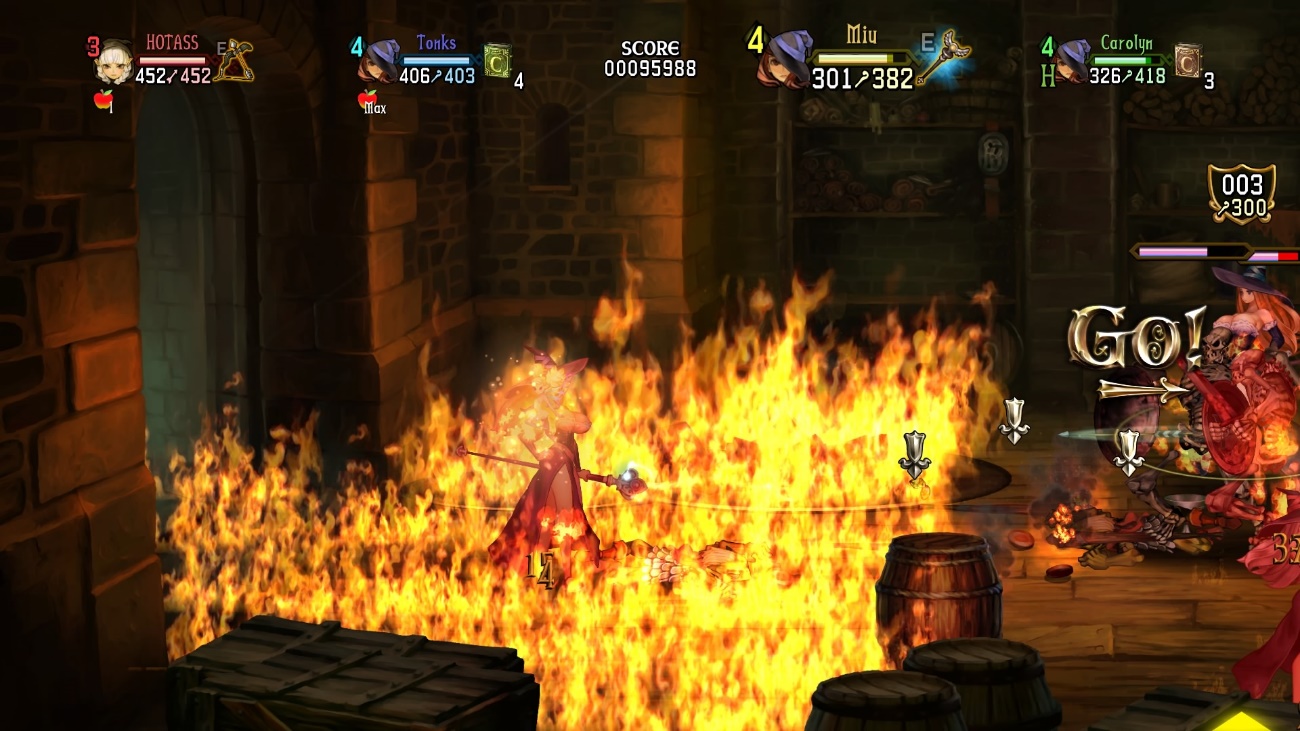Select Tonks's sorceress portrait
Screen dimensions: 1300x731
(x=379, y=61)
